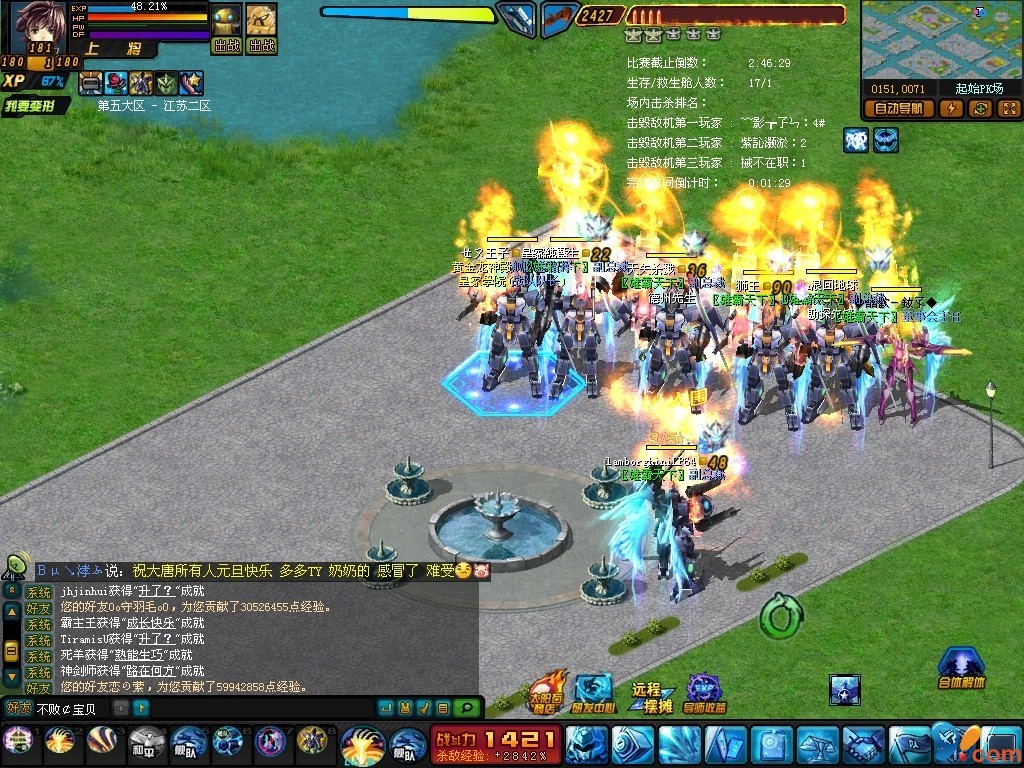
Task: Click the 我要变形 transform button
Action: click(35, 106)
